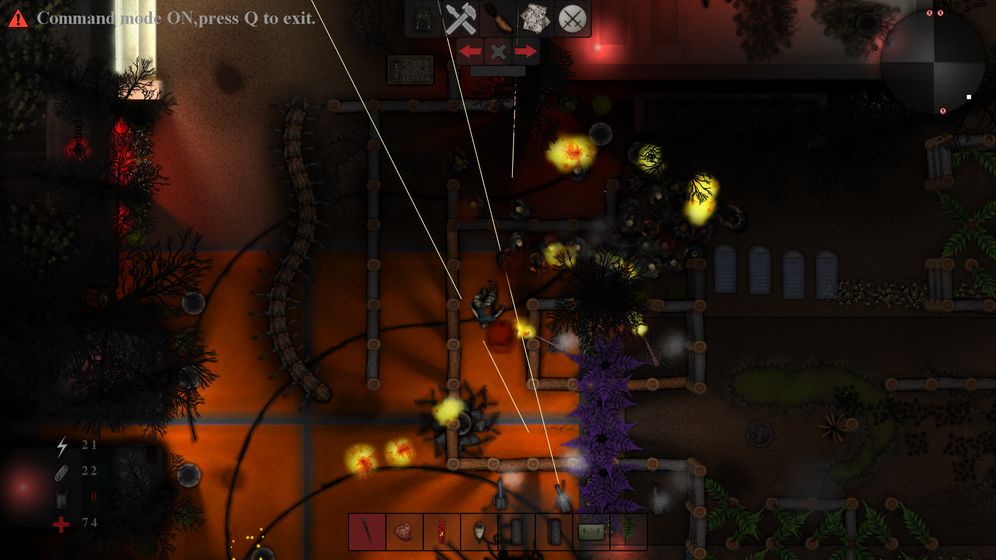Open the crossed hammer and wrench build menu
Viewport: 996px width, 560px height.
click(461, 18)
